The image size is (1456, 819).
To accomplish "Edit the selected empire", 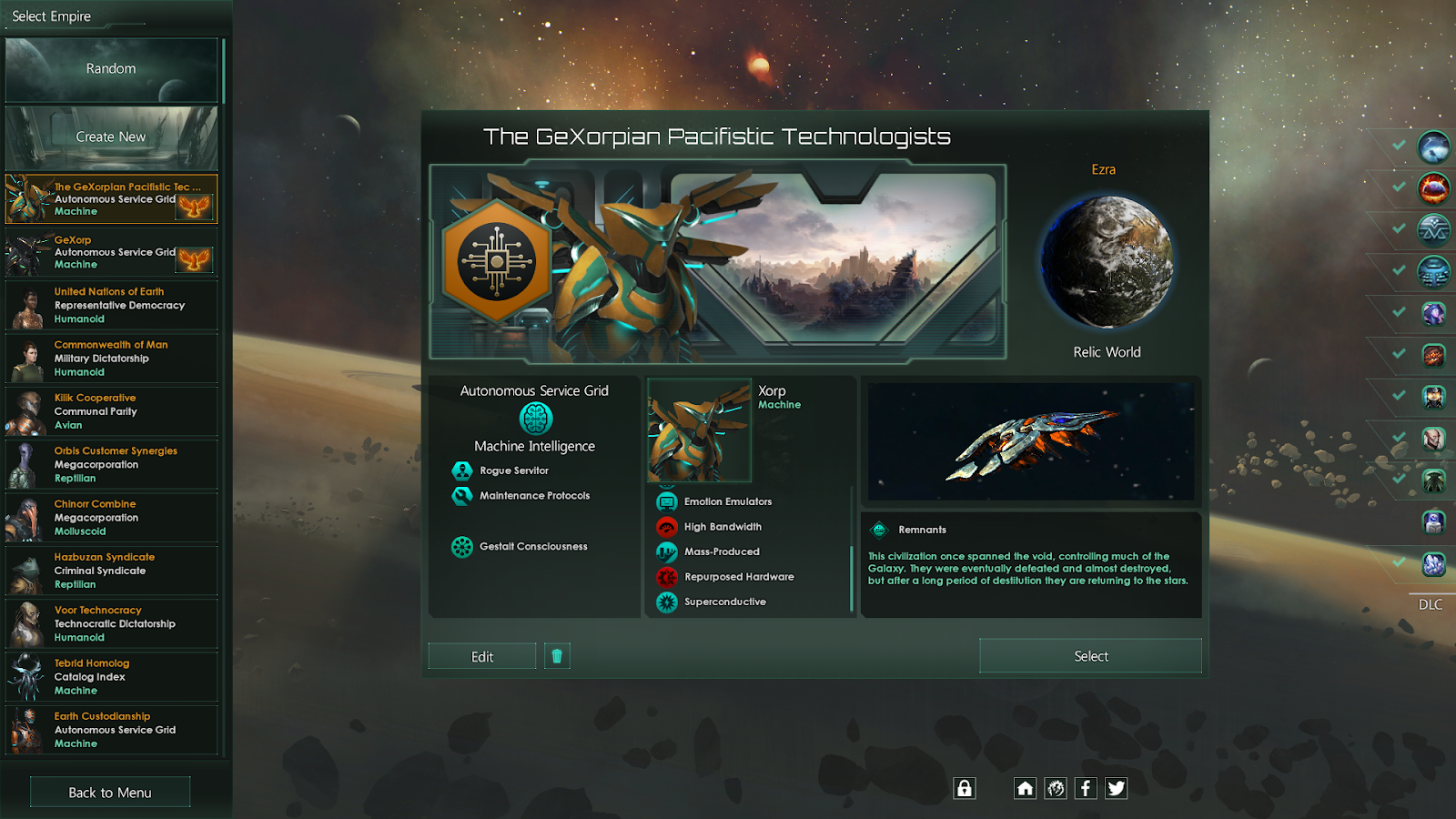I will [482, 656].
